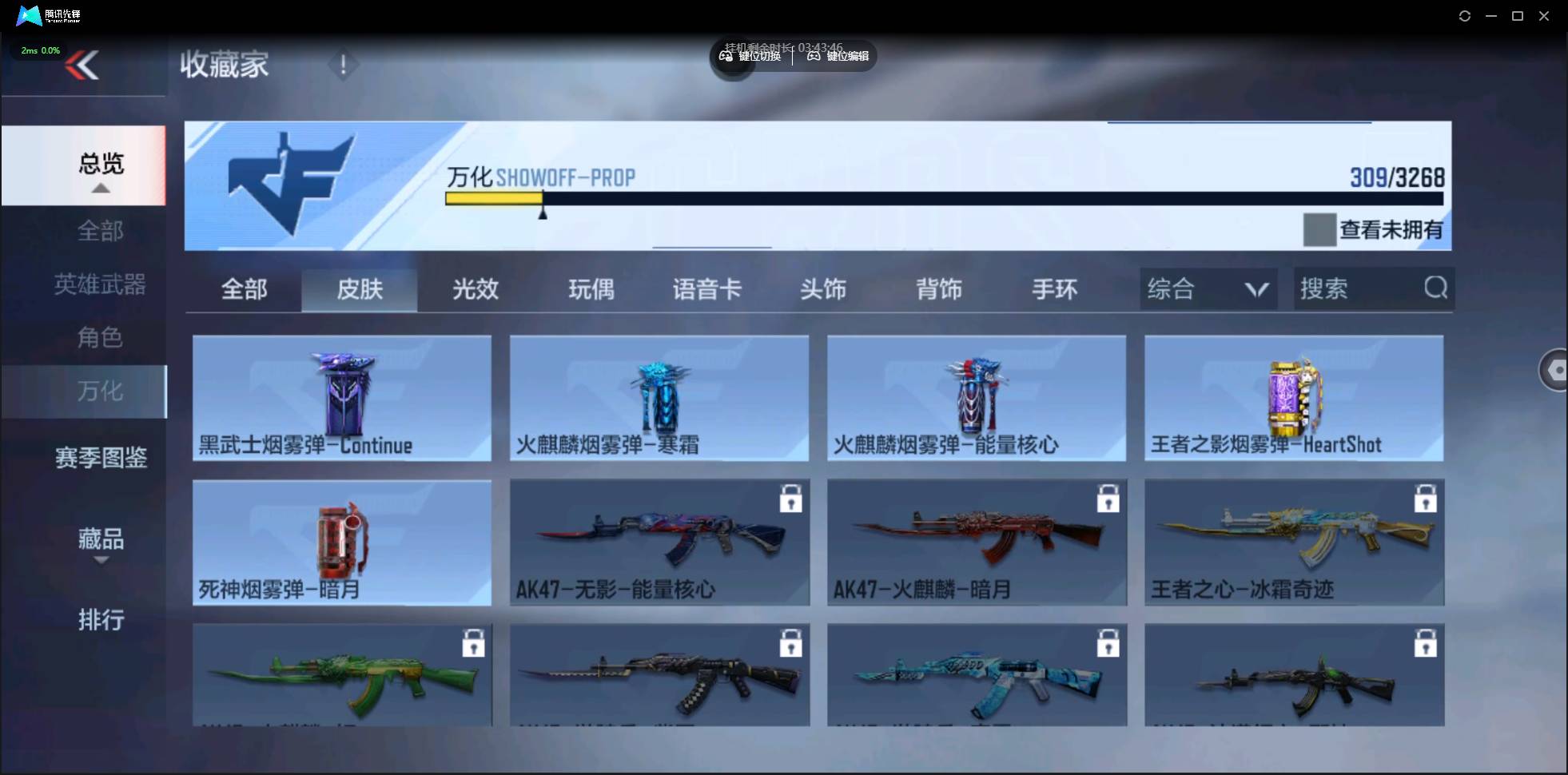This screenshot has width=1568, height=775.
Task: Open 赛季图鉴 from the sidebar
Action: point(100,457)
